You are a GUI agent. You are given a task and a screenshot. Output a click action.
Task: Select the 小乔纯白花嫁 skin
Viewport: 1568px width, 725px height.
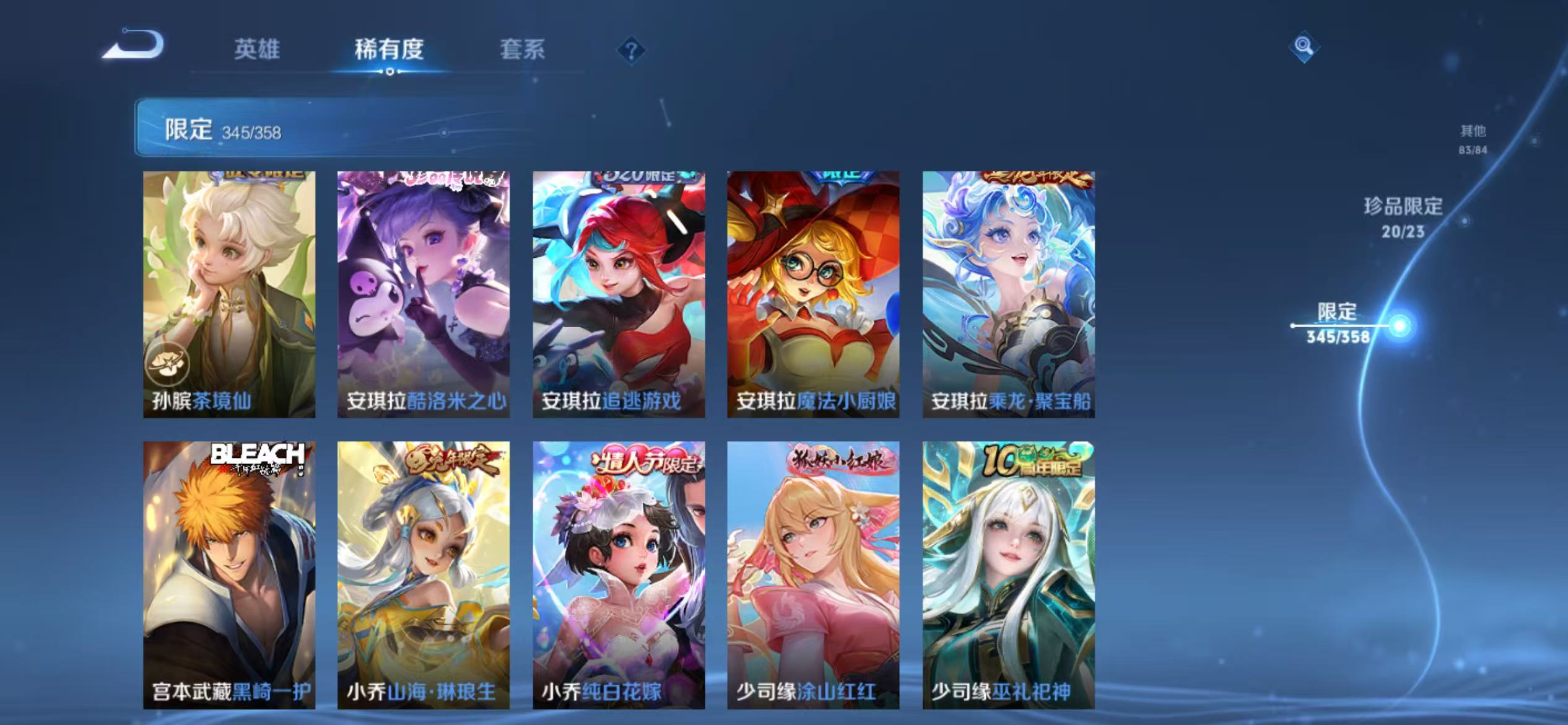[x=617, y=576]
